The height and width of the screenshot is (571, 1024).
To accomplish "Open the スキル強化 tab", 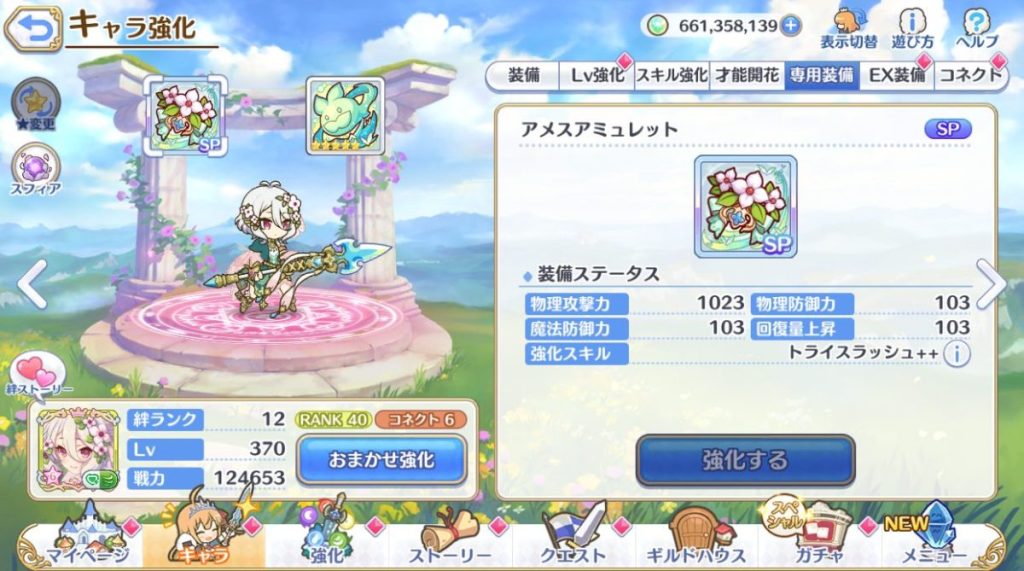I will click(x=672, y=75).
